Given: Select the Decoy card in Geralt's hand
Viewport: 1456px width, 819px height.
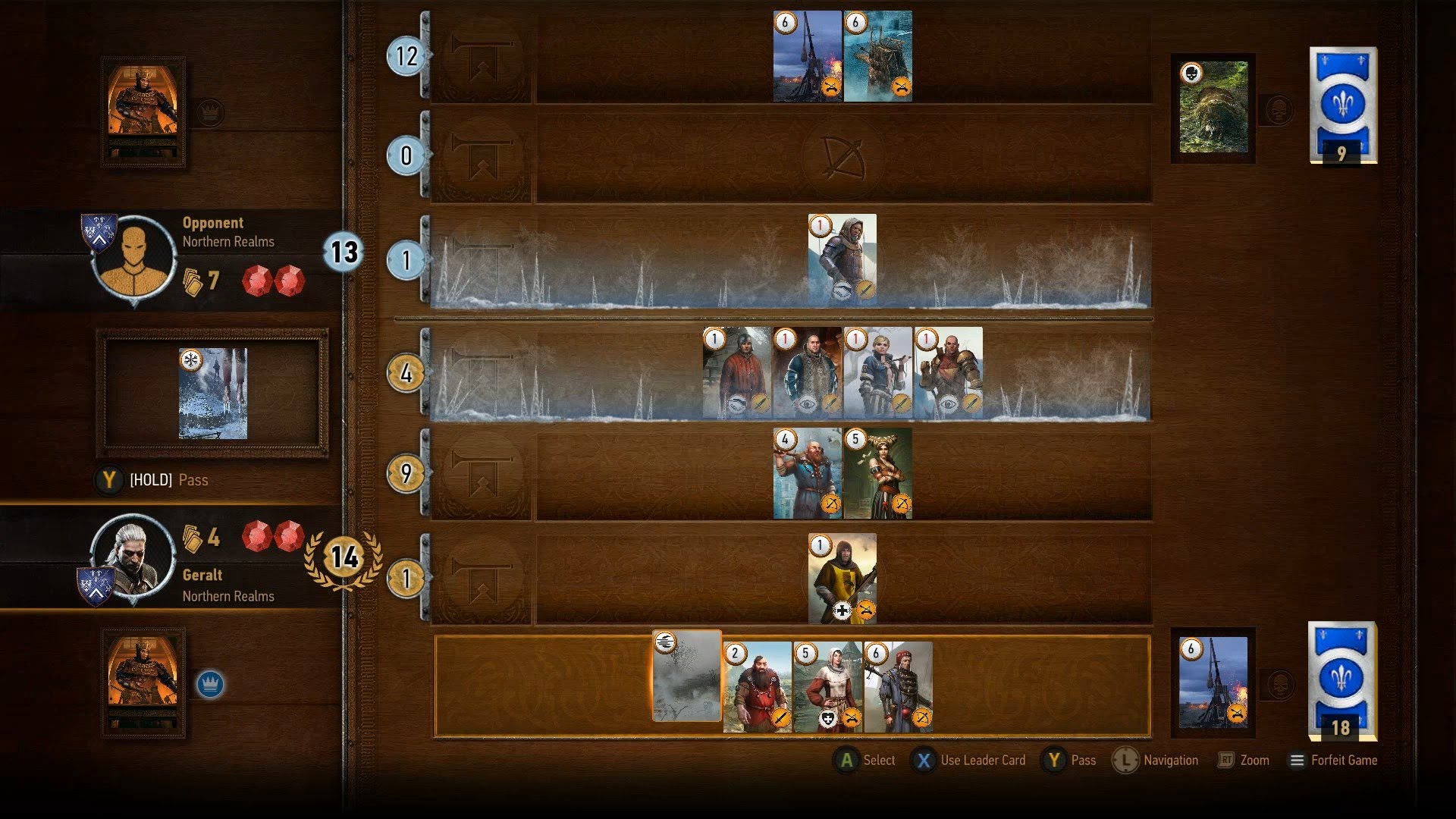Looking at the screenshot, I should click(685, 682).
